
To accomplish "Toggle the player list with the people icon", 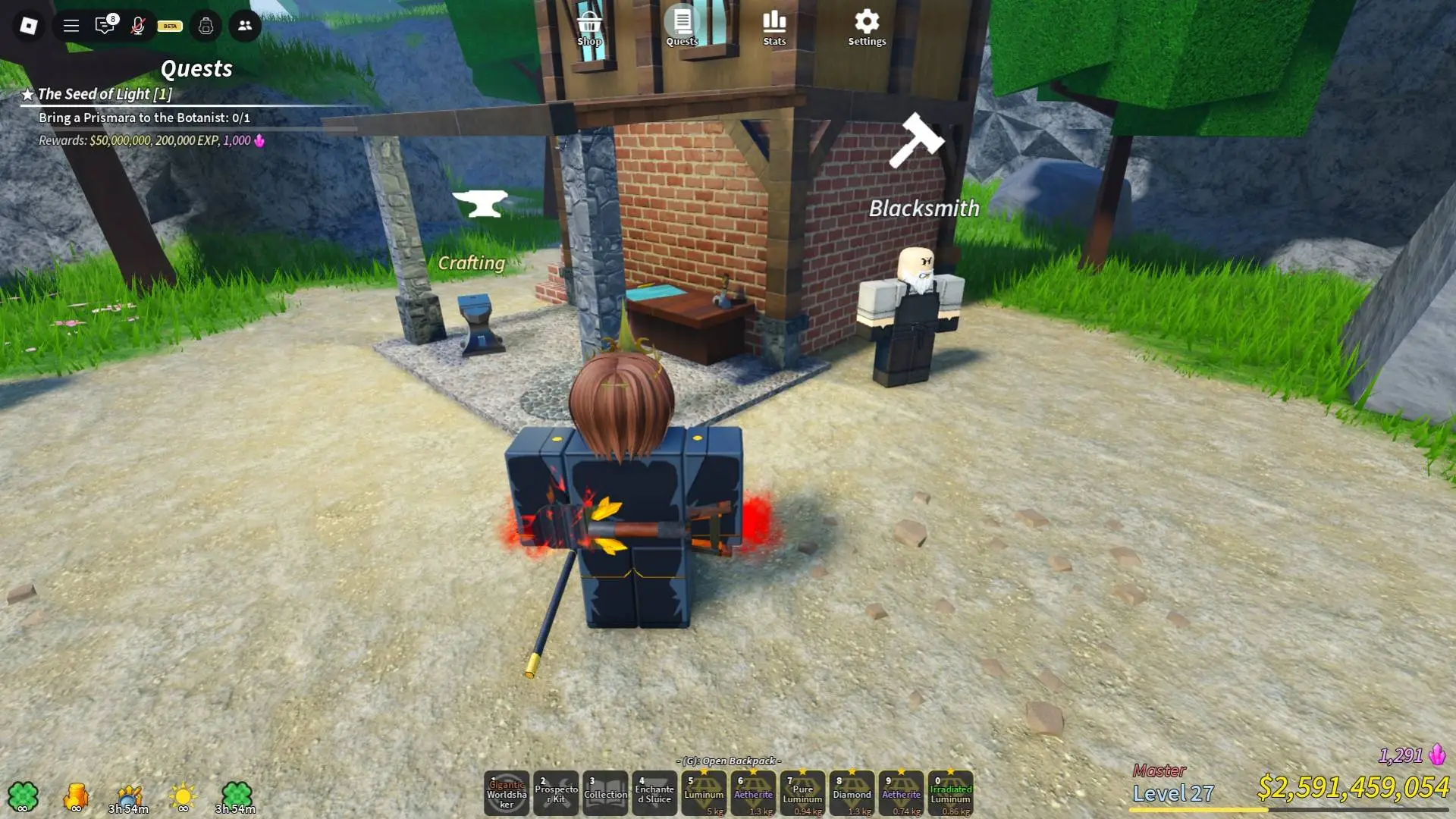I will (244, 25).
